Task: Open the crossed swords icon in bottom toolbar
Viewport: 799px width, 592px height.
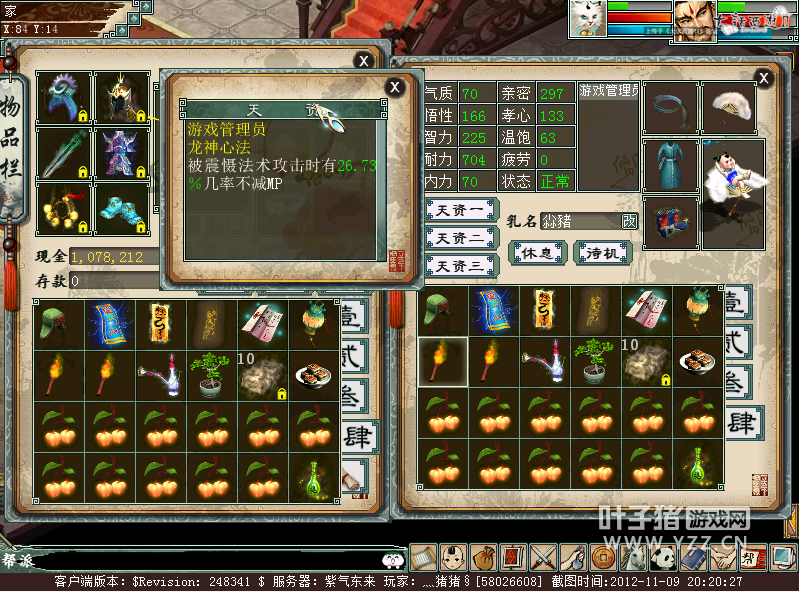Action: pos(543,556)
